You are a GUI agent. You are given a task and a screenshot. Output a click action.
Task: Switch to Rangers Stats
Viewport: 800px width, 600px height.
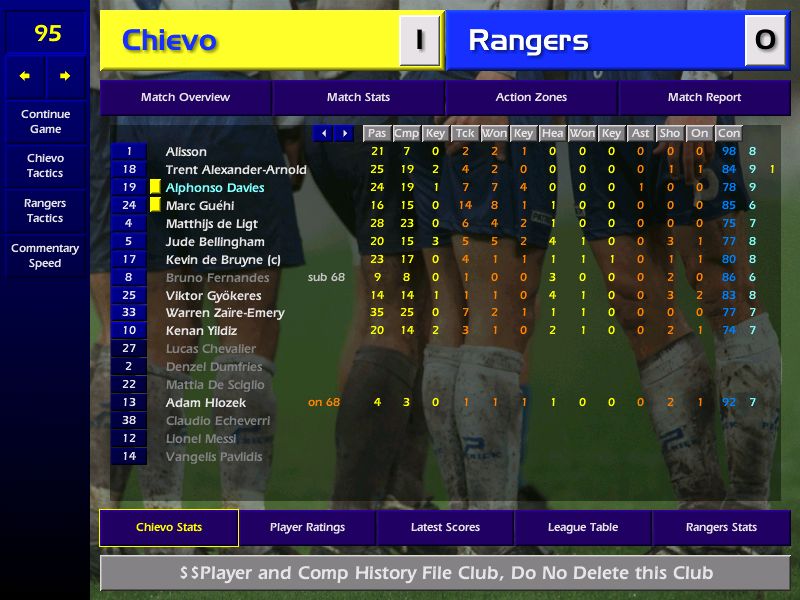pyautogui.click(x=721, y=528)
